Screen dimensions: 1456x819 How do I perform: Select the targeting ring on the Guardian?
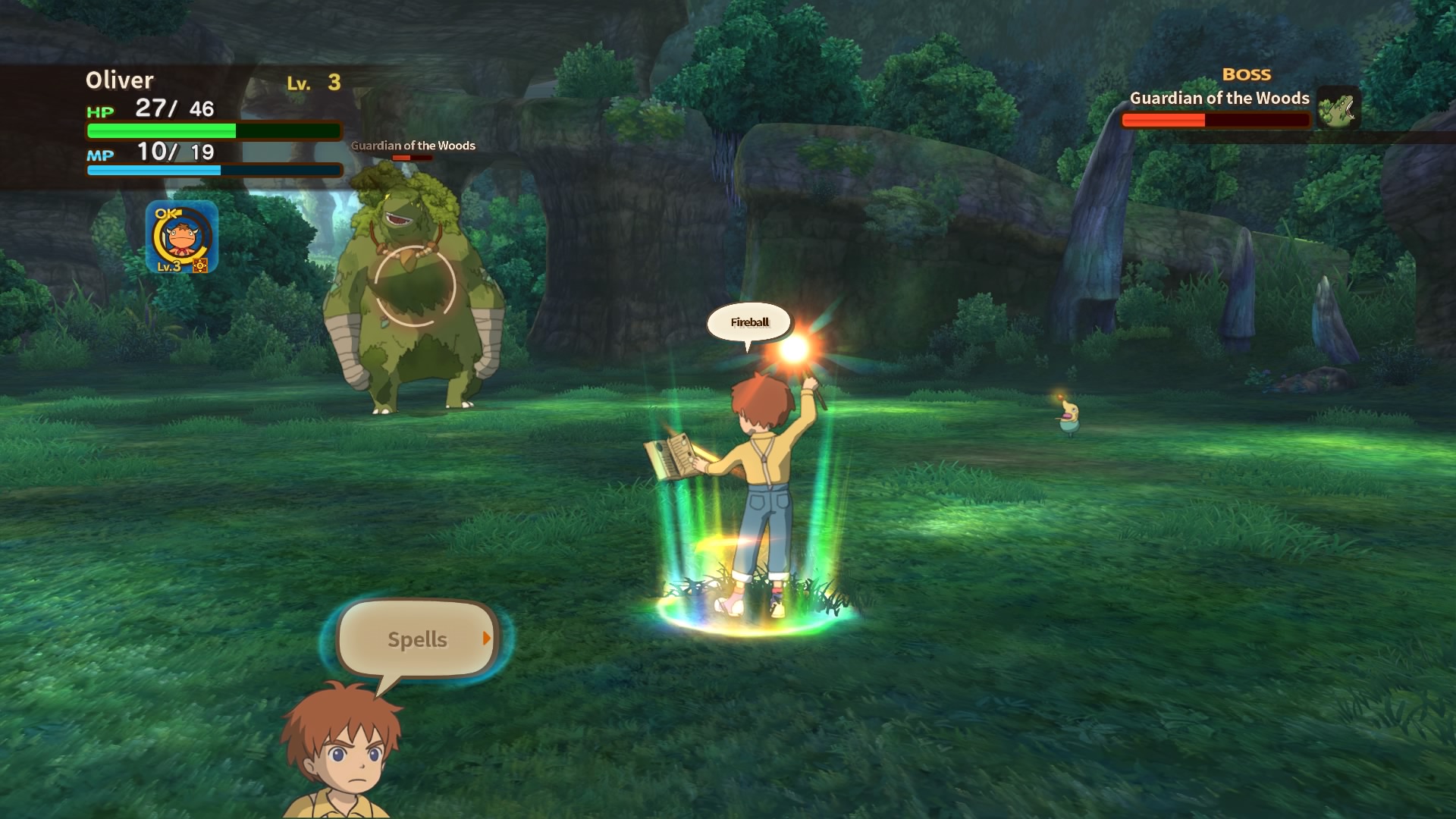(415, 286)
